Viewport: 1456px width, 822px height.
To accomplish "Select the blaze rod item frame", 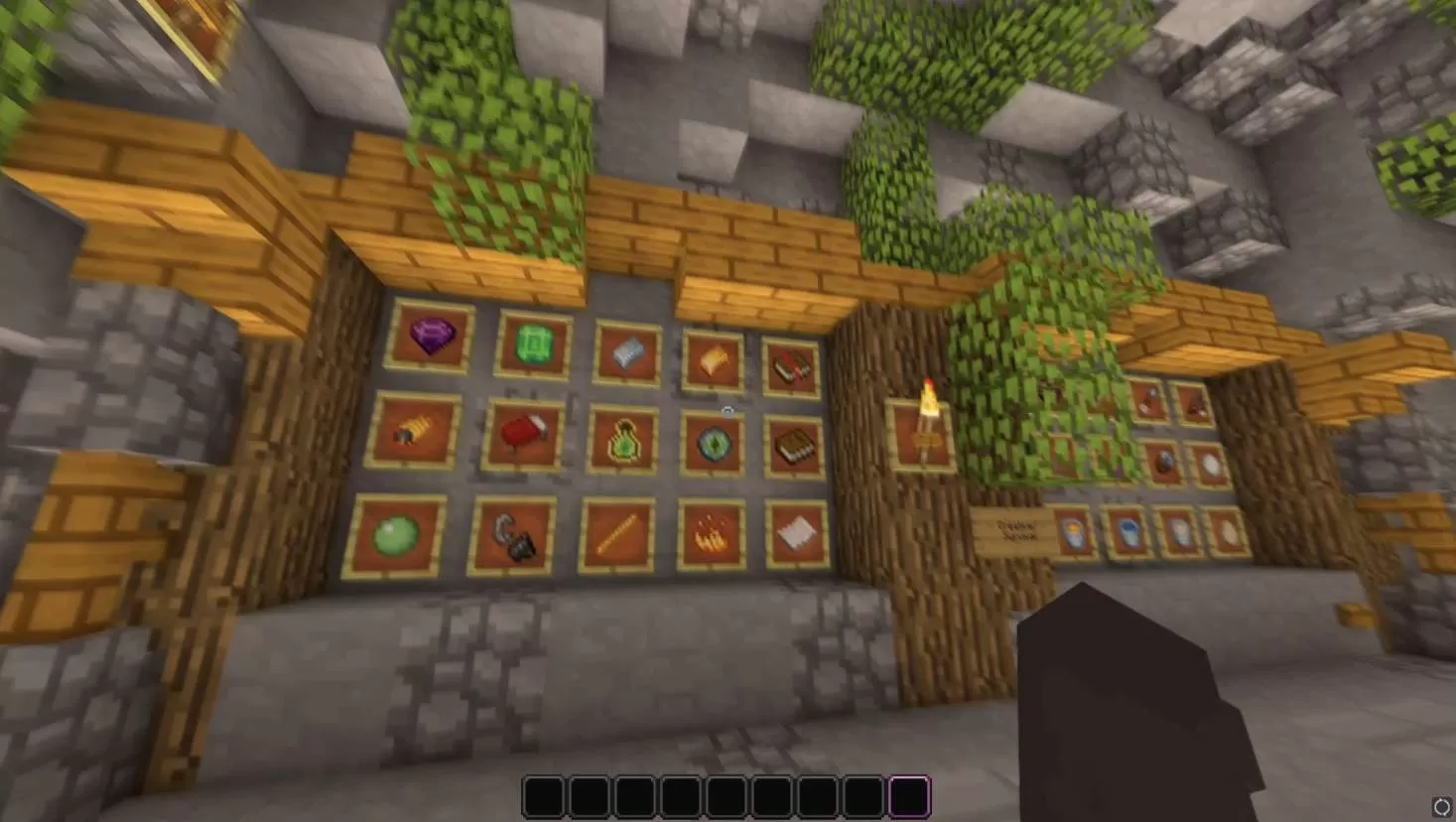I will [x=620, y=536].
